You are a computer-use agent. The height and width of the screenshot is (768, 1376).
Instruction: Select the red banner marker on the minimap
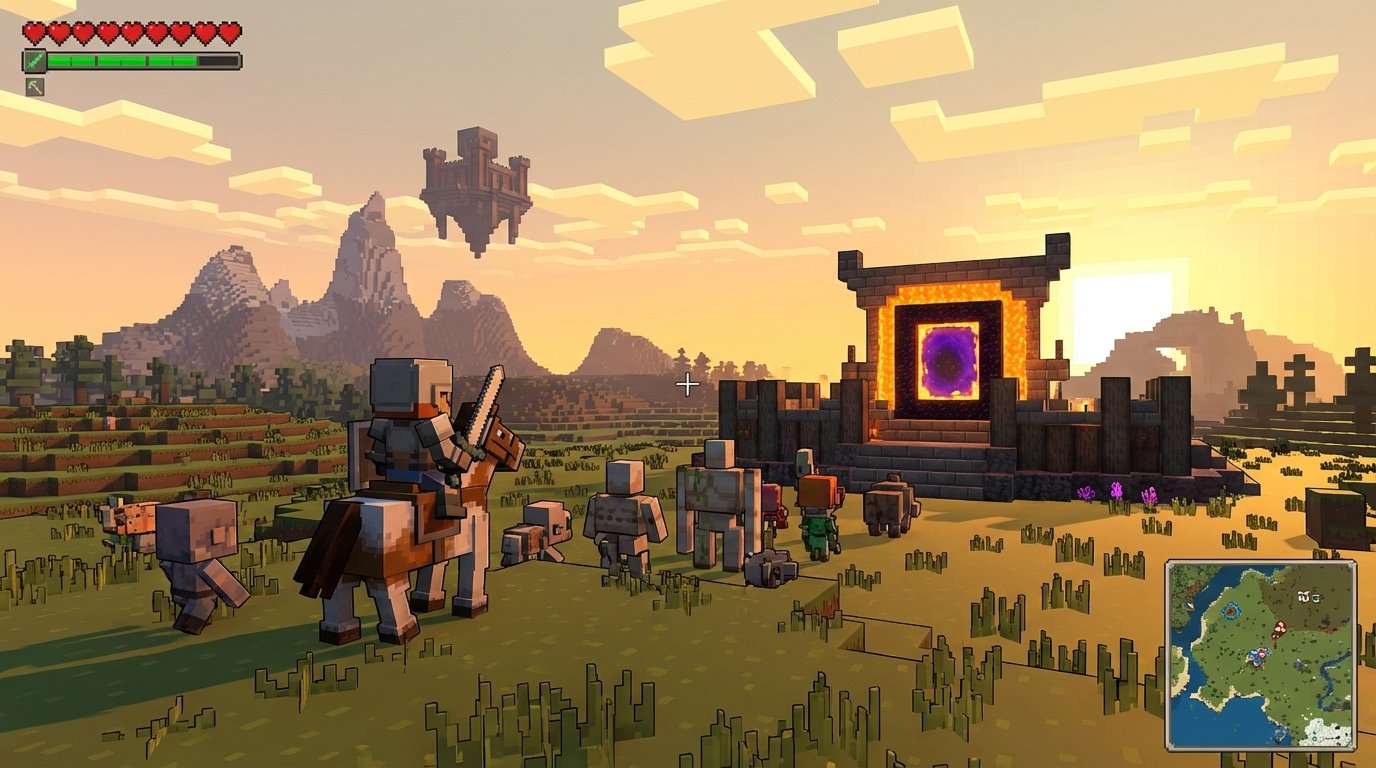point(1279,628)
